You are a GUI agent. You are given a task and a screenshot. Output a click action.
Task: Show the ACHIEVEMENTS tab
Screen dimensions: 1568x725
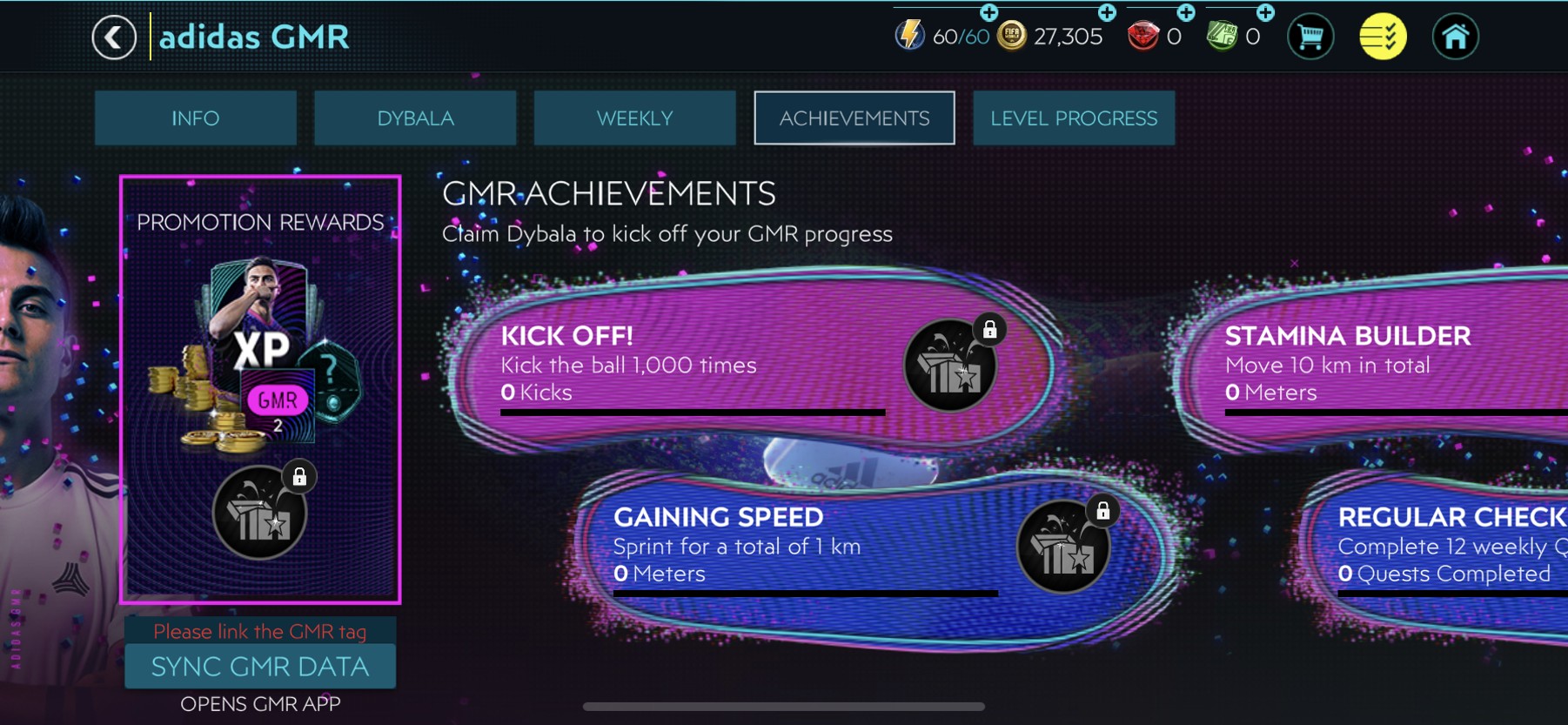pos(854,118)
